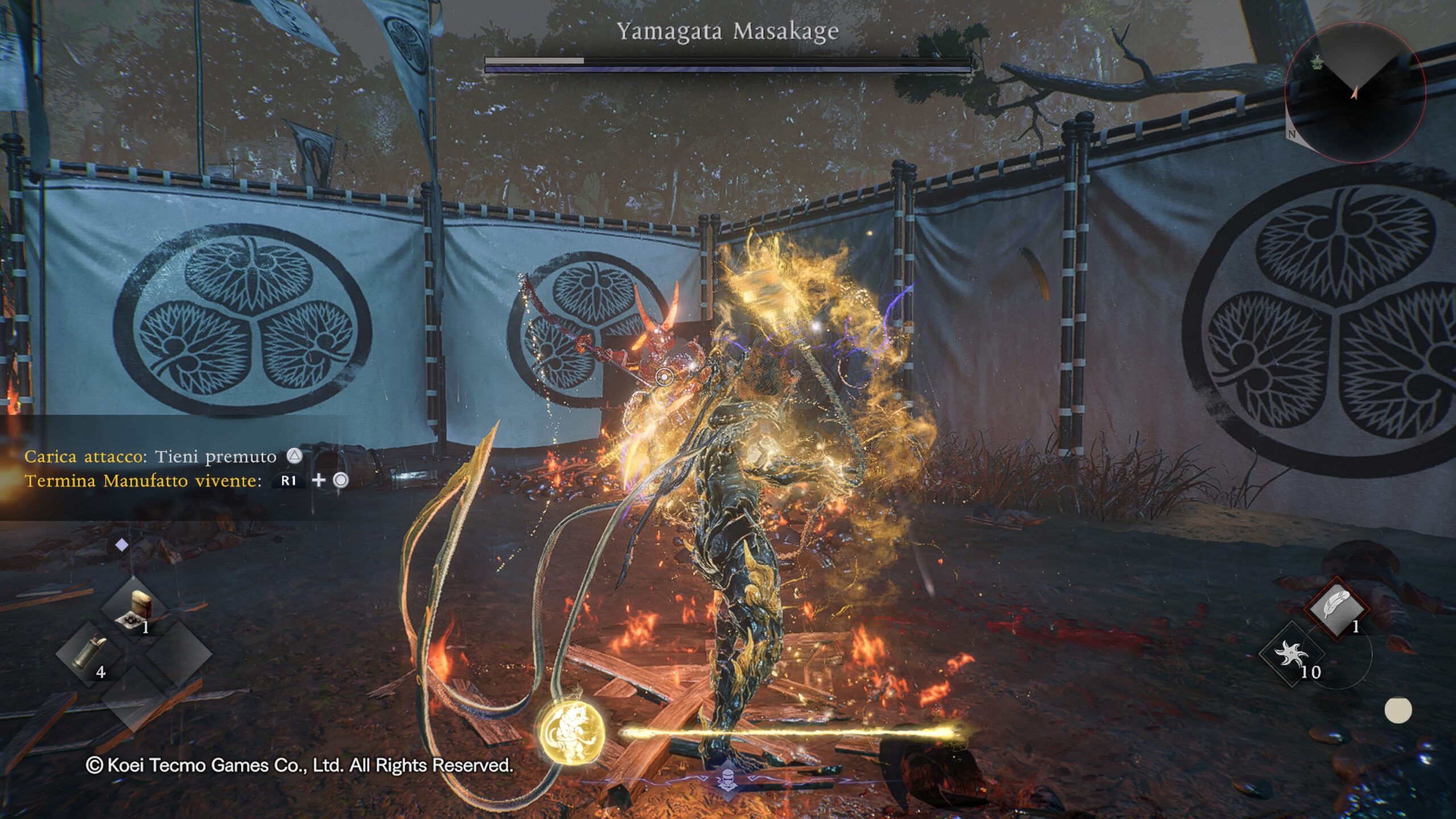Screen dimensions: 1456x819
Task: Select the feather slot with count 1
Action: coord(1336,609)
